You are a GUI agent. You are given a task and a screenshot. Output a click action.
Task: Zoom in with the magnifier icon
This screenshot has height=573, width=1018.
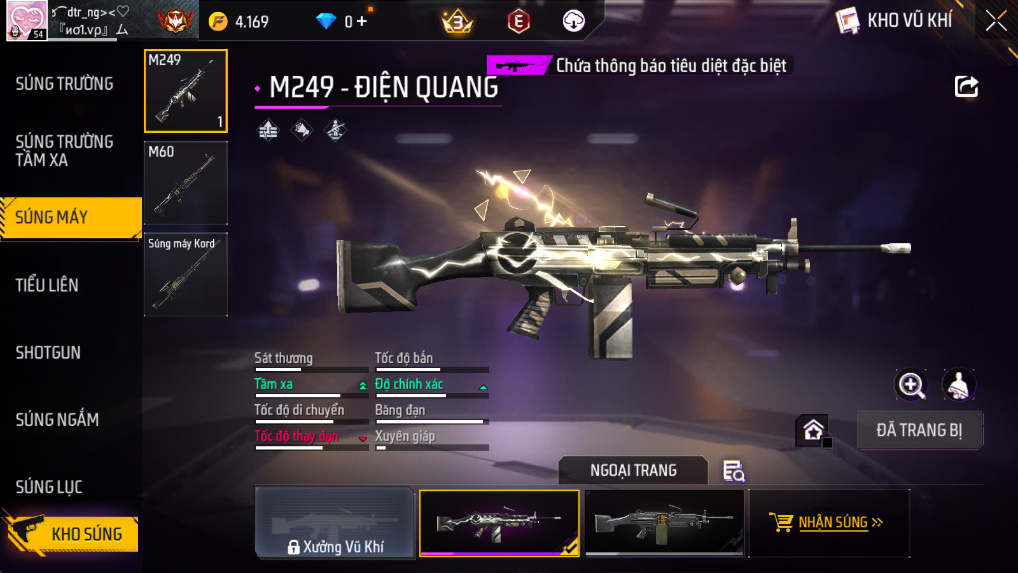point(911,384)
